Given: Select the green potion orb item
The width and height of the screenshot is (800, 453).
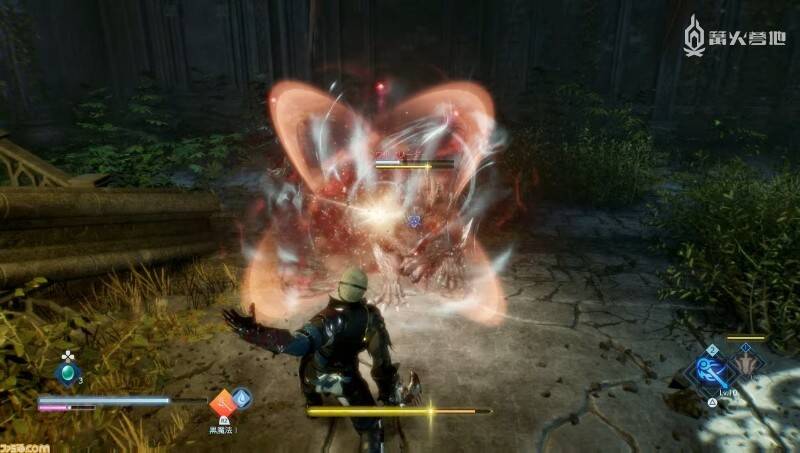Looking at the screenshot, I should [68, 372].
